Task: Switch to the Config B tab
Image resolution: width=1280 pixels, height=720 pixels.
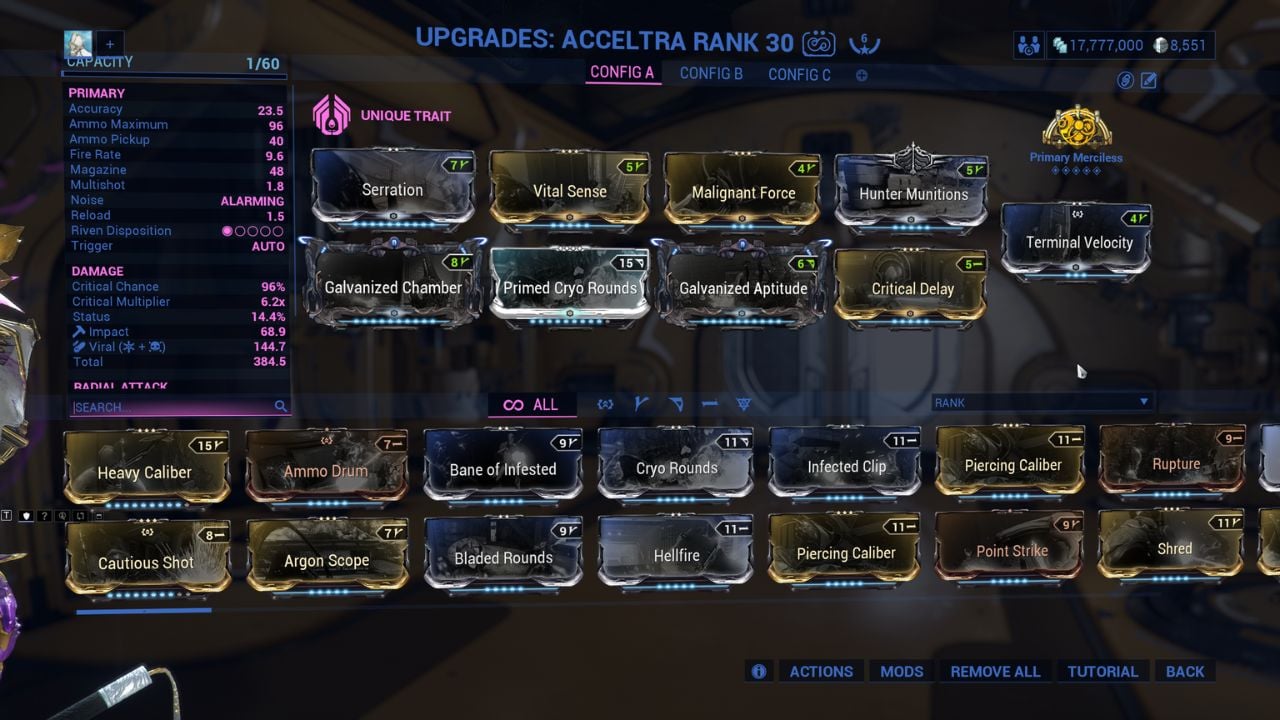Action: (x=710, y=73)
